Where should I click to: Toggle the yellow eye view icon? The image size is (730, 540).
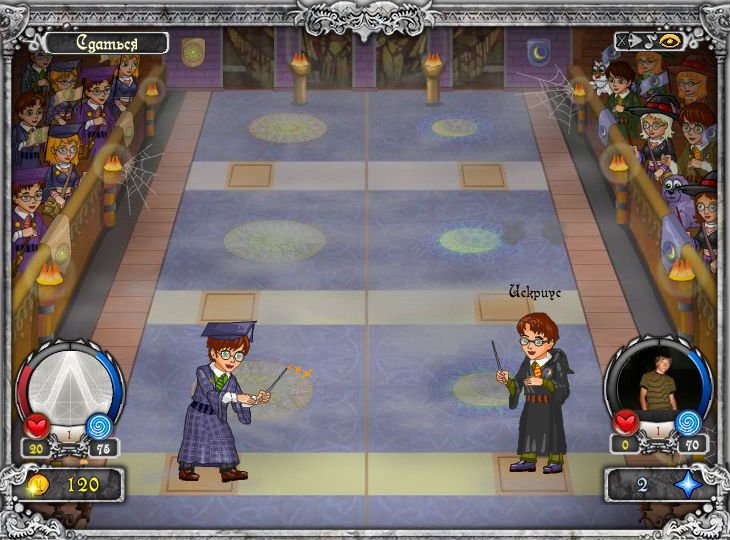pyautogui.click(x=671, y=42)
